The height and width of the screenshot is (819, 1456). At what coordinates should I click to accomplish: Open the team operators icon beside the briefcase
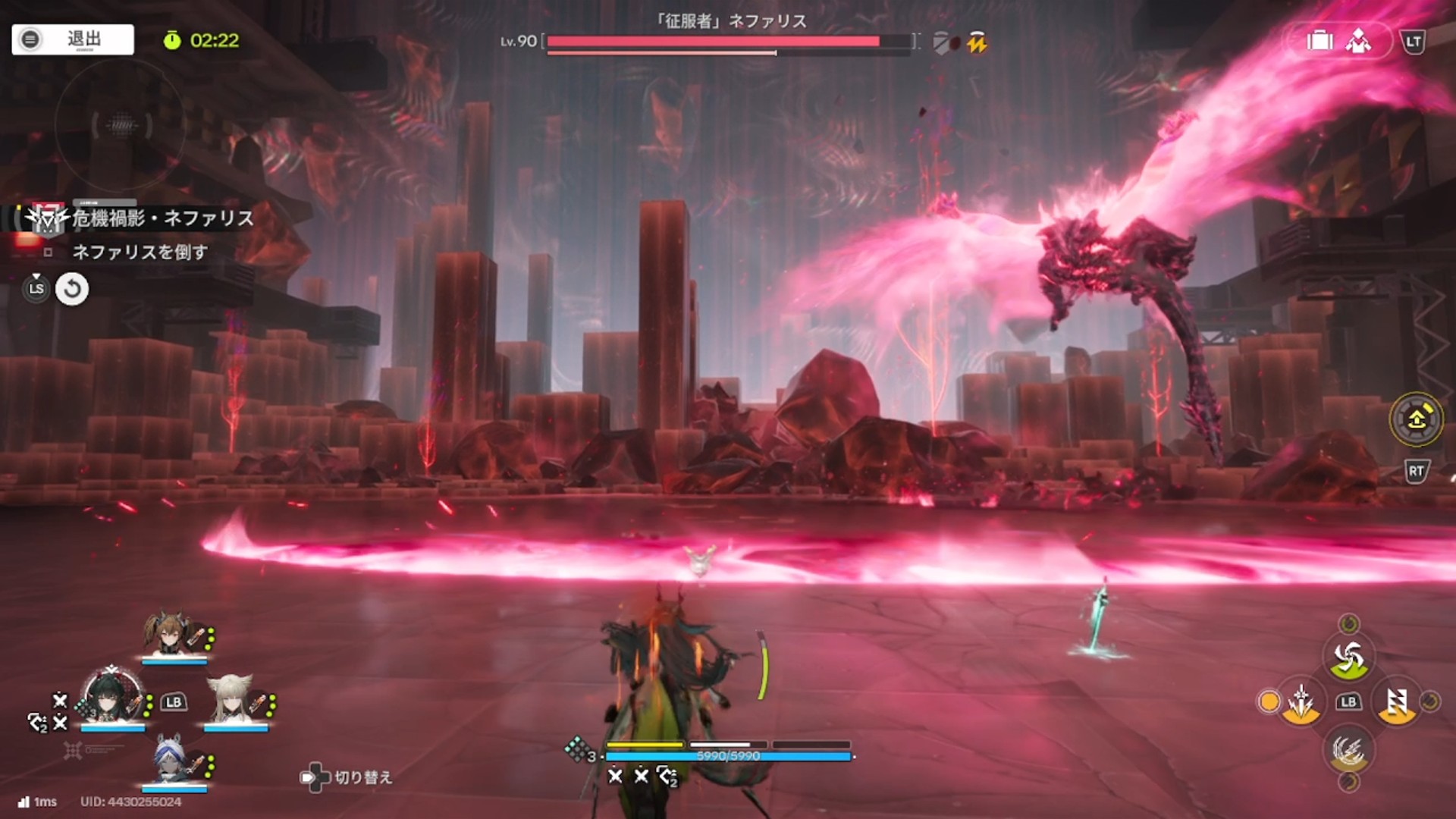(1358, 41)
